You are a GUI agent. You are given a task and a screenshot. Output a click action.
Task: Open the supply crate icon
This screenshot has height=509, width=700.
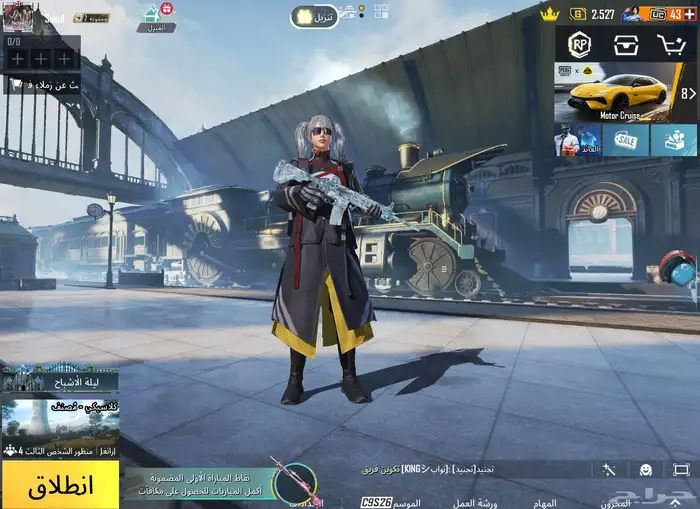tap(626, 45)
